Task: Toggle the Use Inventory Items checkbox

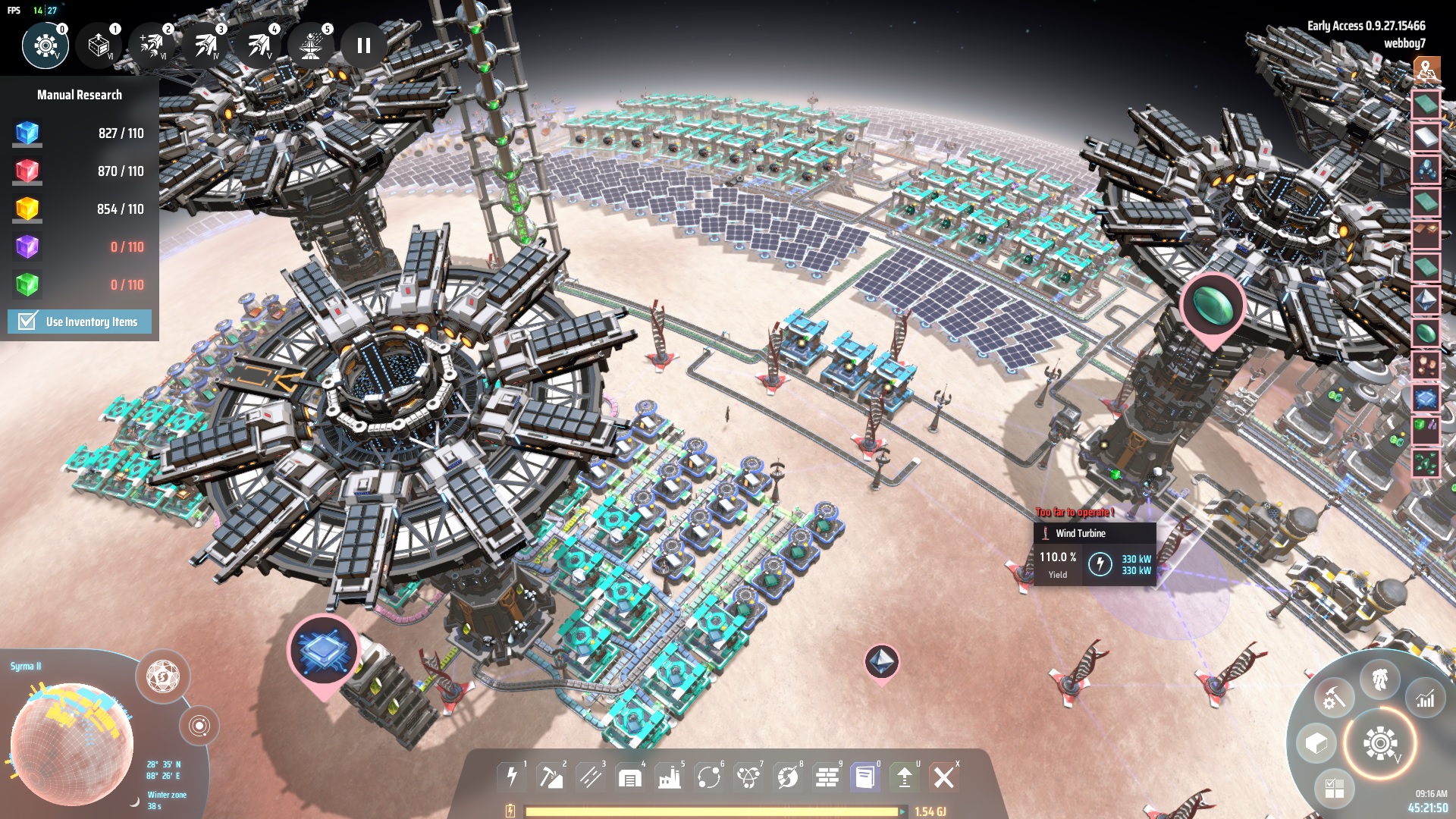Action: 28,322
